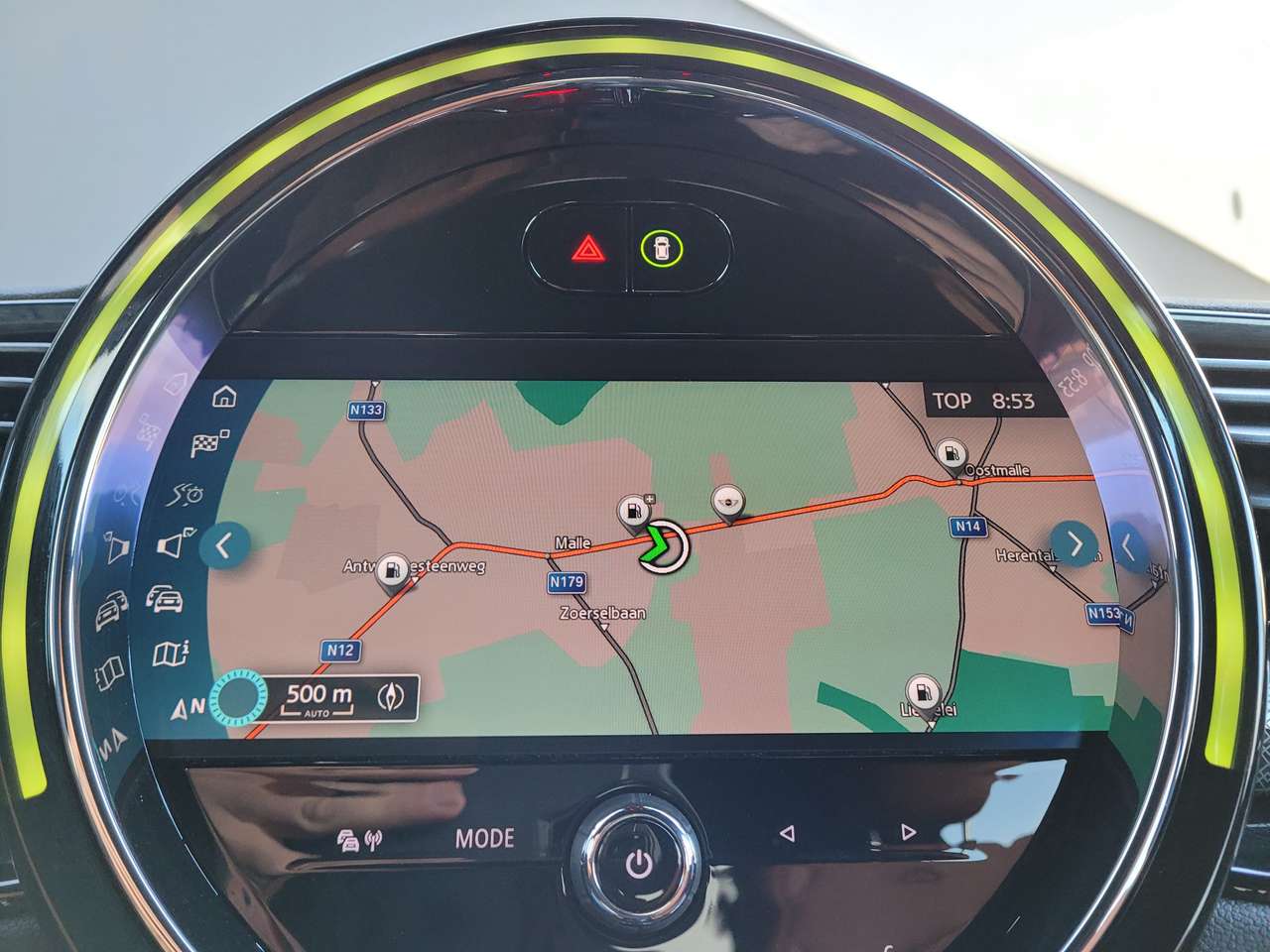
Task: Tap the right chevron on the map
Action: click(x=1075, y=542)
